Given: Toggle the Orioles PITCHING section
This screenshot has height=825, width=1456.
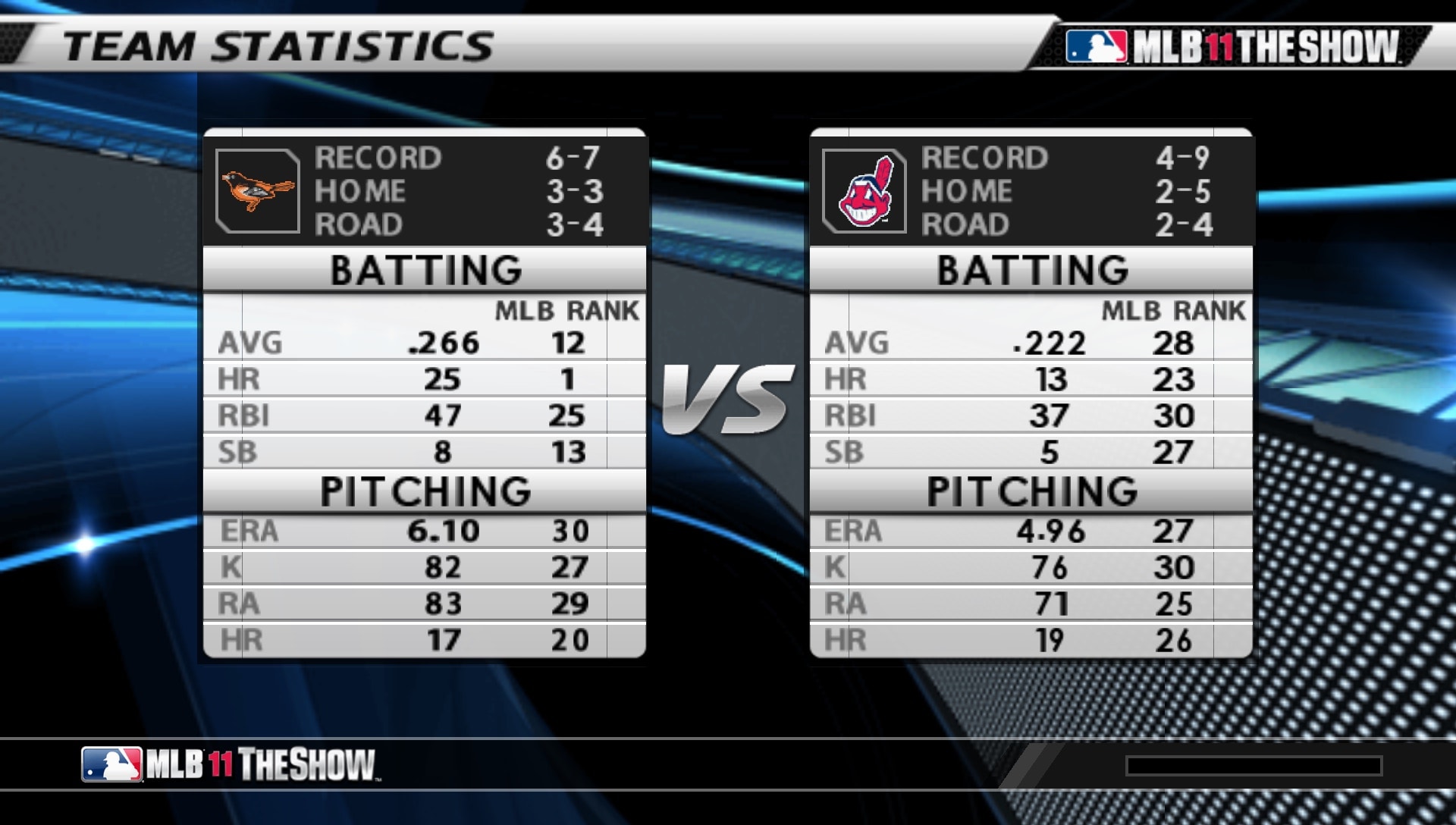Looking at the screenshot, I should tap(425, 492).
